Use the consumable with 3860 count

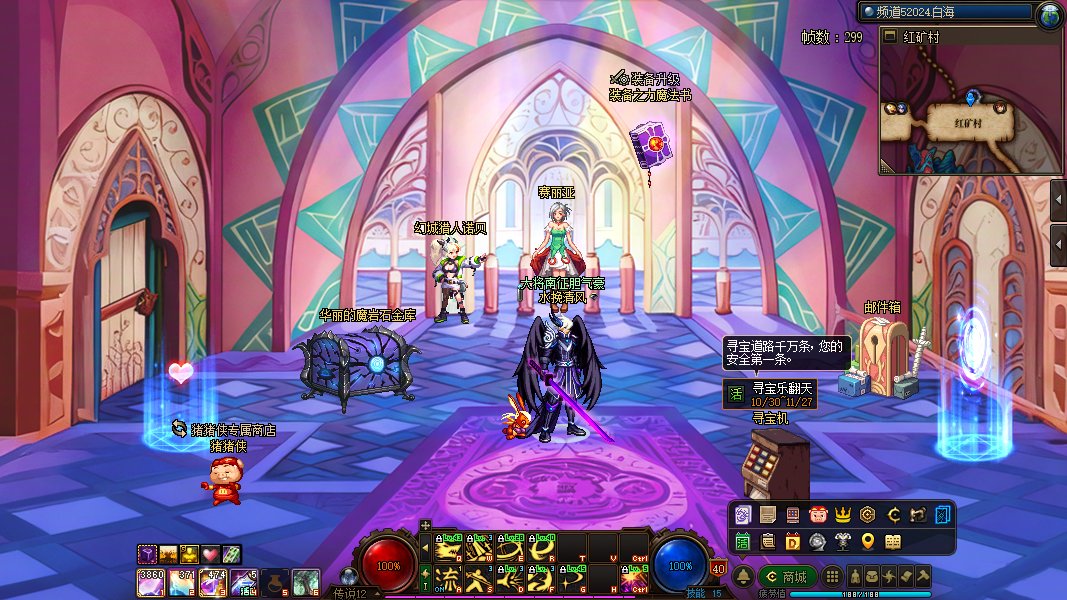150,581
